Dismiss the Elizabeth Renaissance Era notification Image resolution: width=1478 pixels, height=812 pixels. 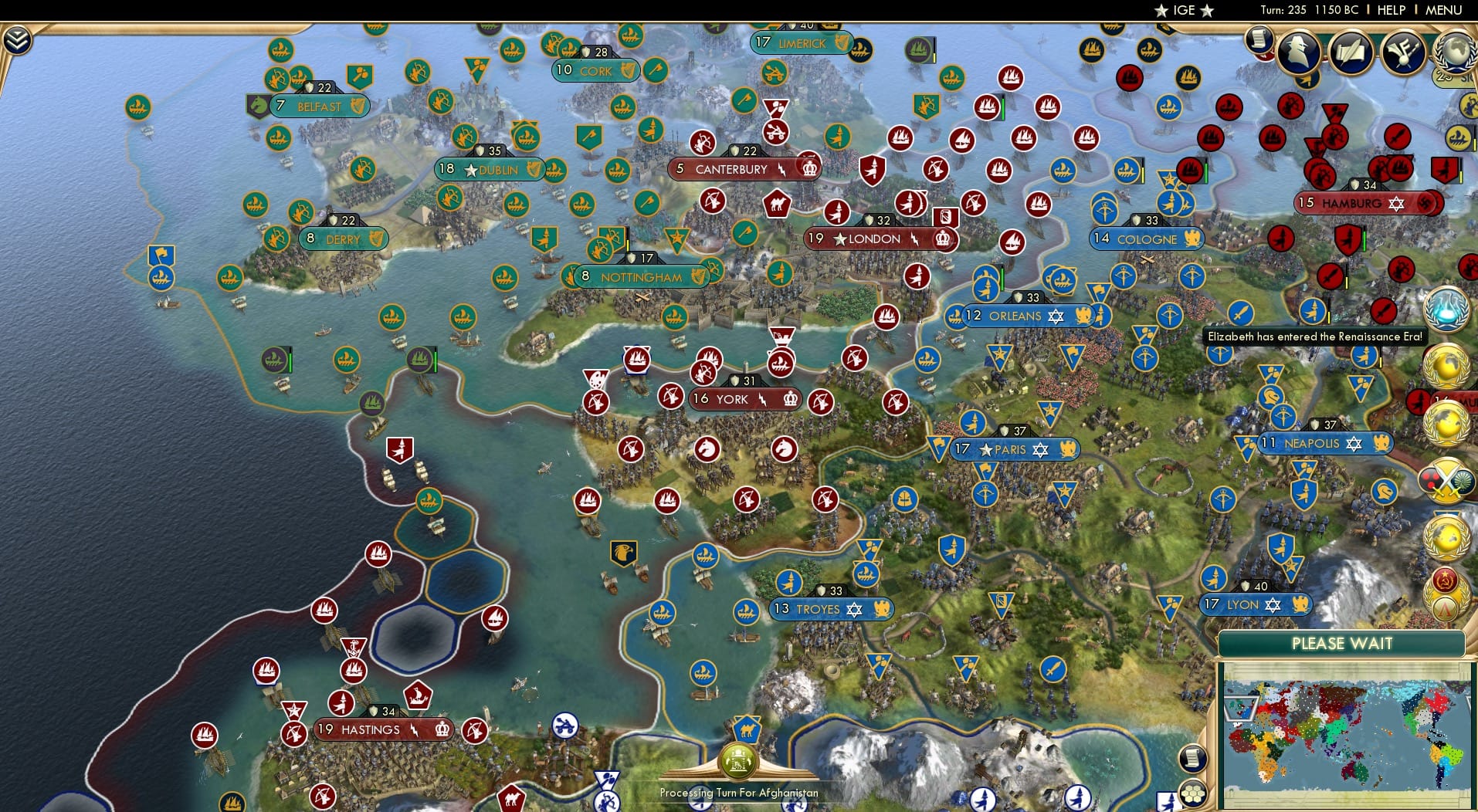tap(1315, 337)
